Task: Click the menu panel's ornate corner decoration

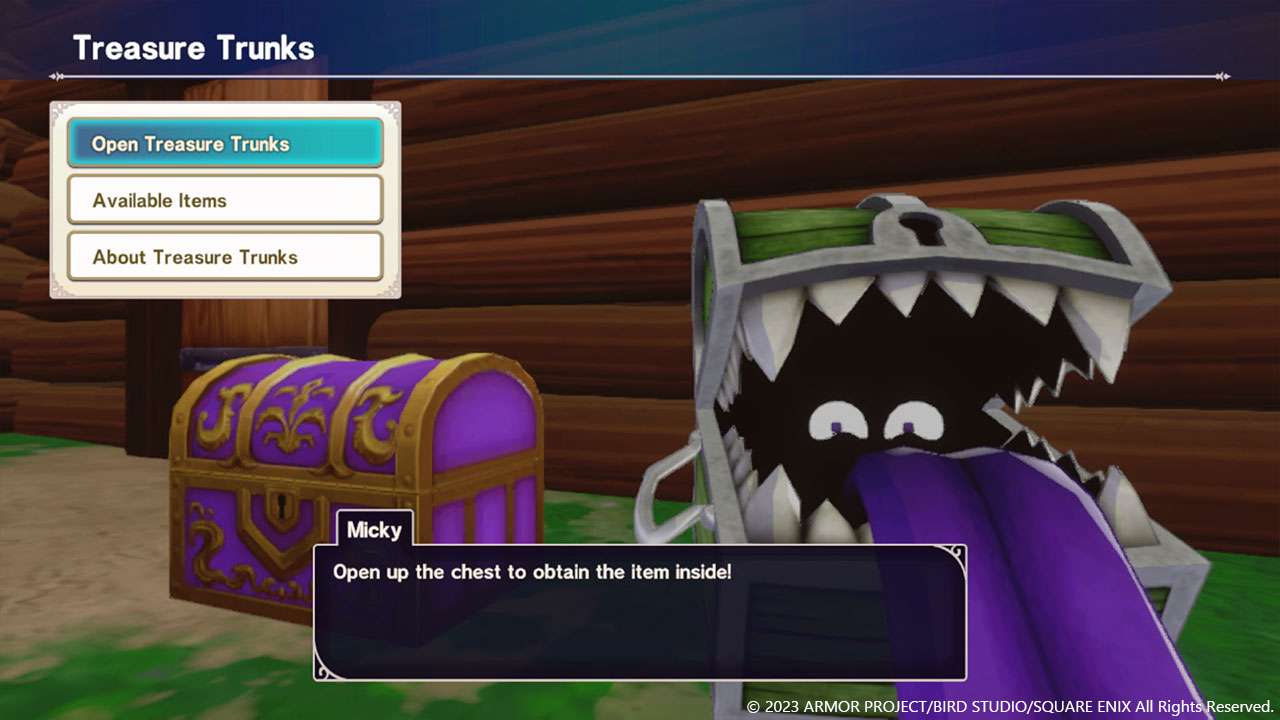Action: click(x=60, y=110)
